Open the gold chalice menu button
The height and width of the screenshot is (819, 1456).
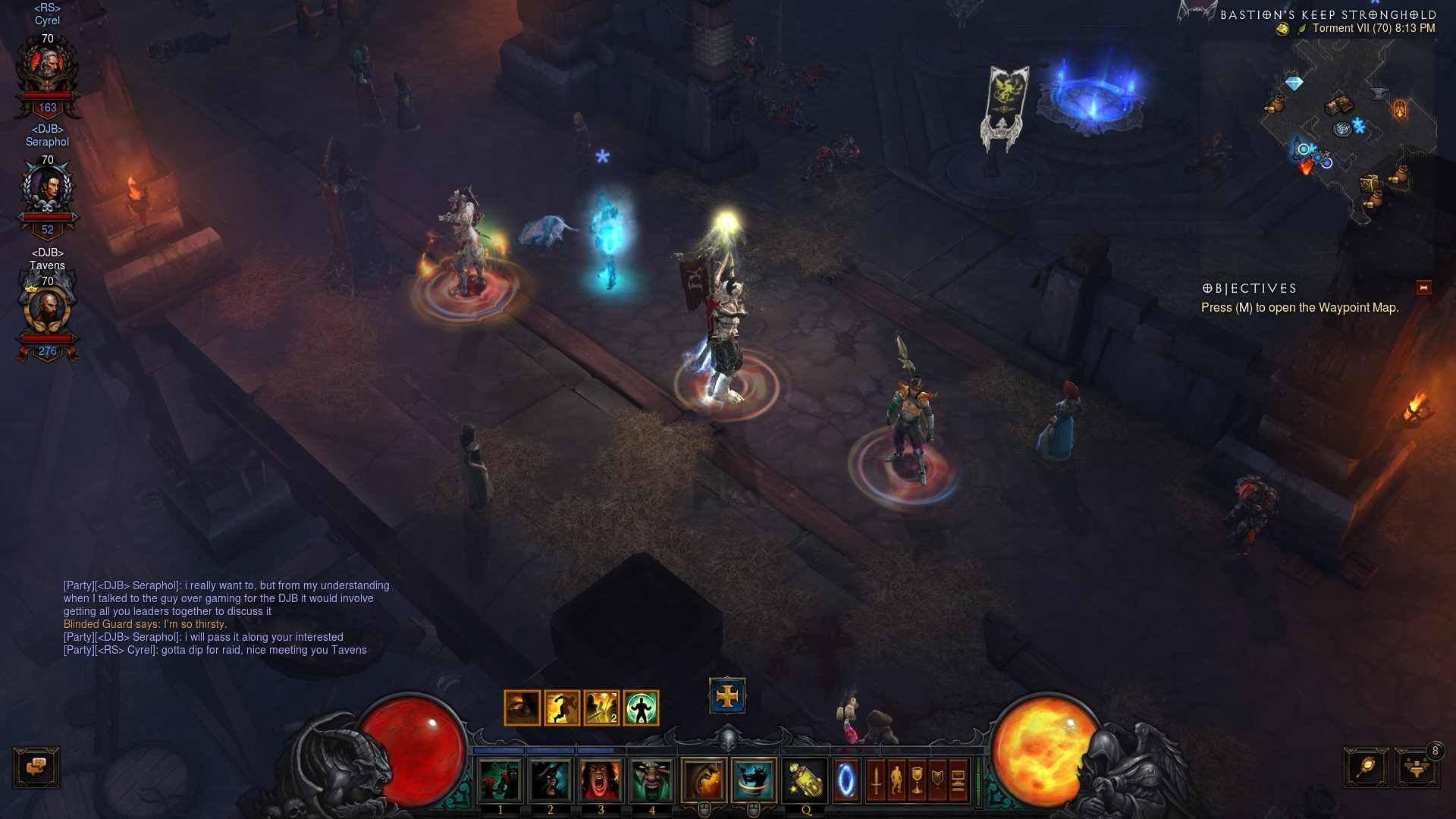pyautogui.click(x=917, y=780)
